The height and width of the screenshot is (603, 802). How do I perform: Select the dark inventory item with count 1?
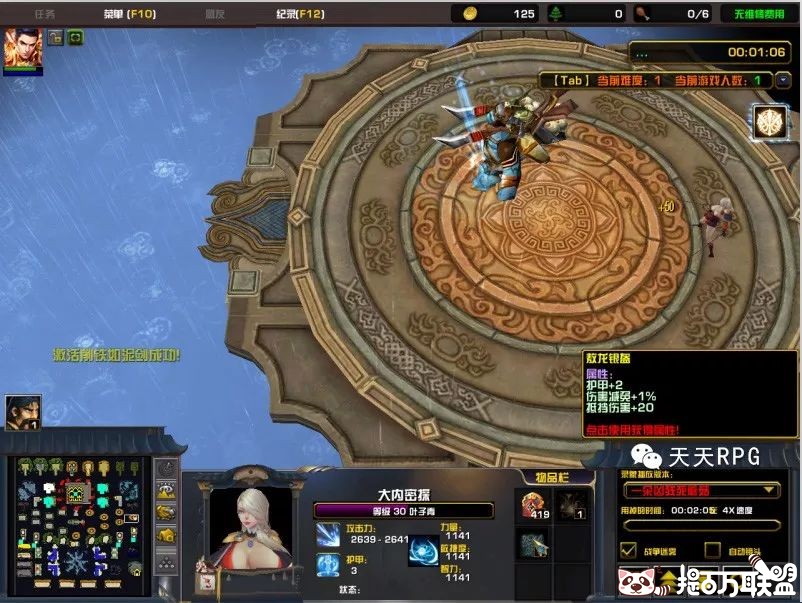click(x=571, y=506)
